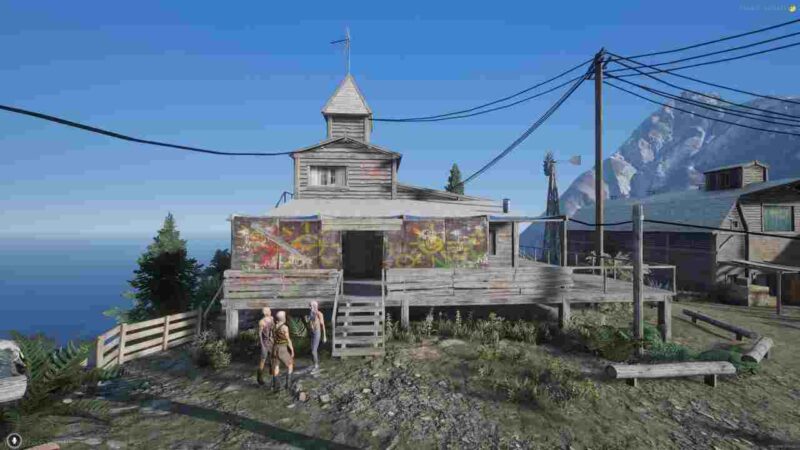Screen dimensions: 800x450
Task: Click the microphone icon in the corner
Action: click(x=13, y=439)
